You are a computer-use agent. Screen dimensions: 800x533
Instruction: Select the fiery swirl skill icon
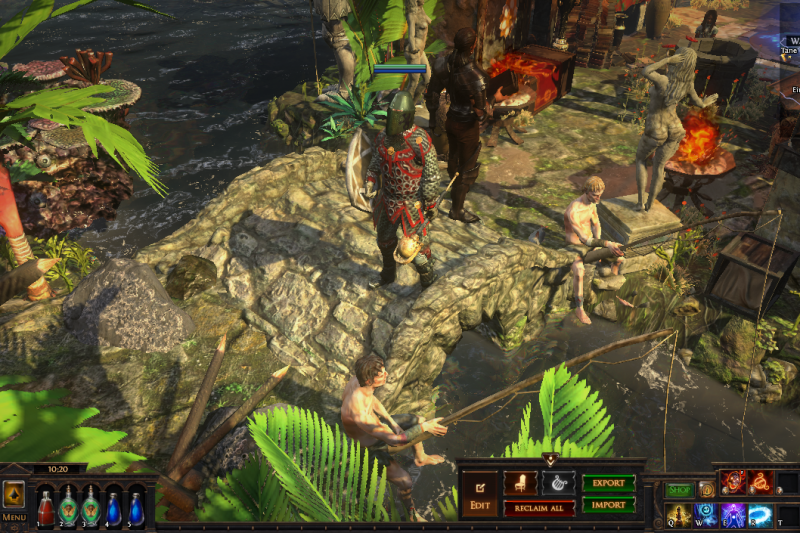click(761, 483)
